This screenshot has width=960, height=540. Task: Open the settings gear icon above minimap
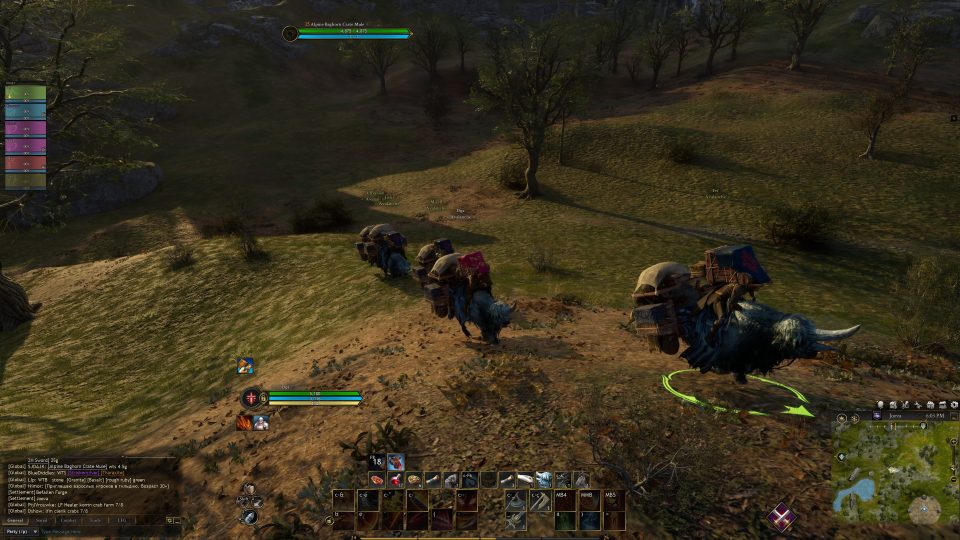[x=951, y=404]
